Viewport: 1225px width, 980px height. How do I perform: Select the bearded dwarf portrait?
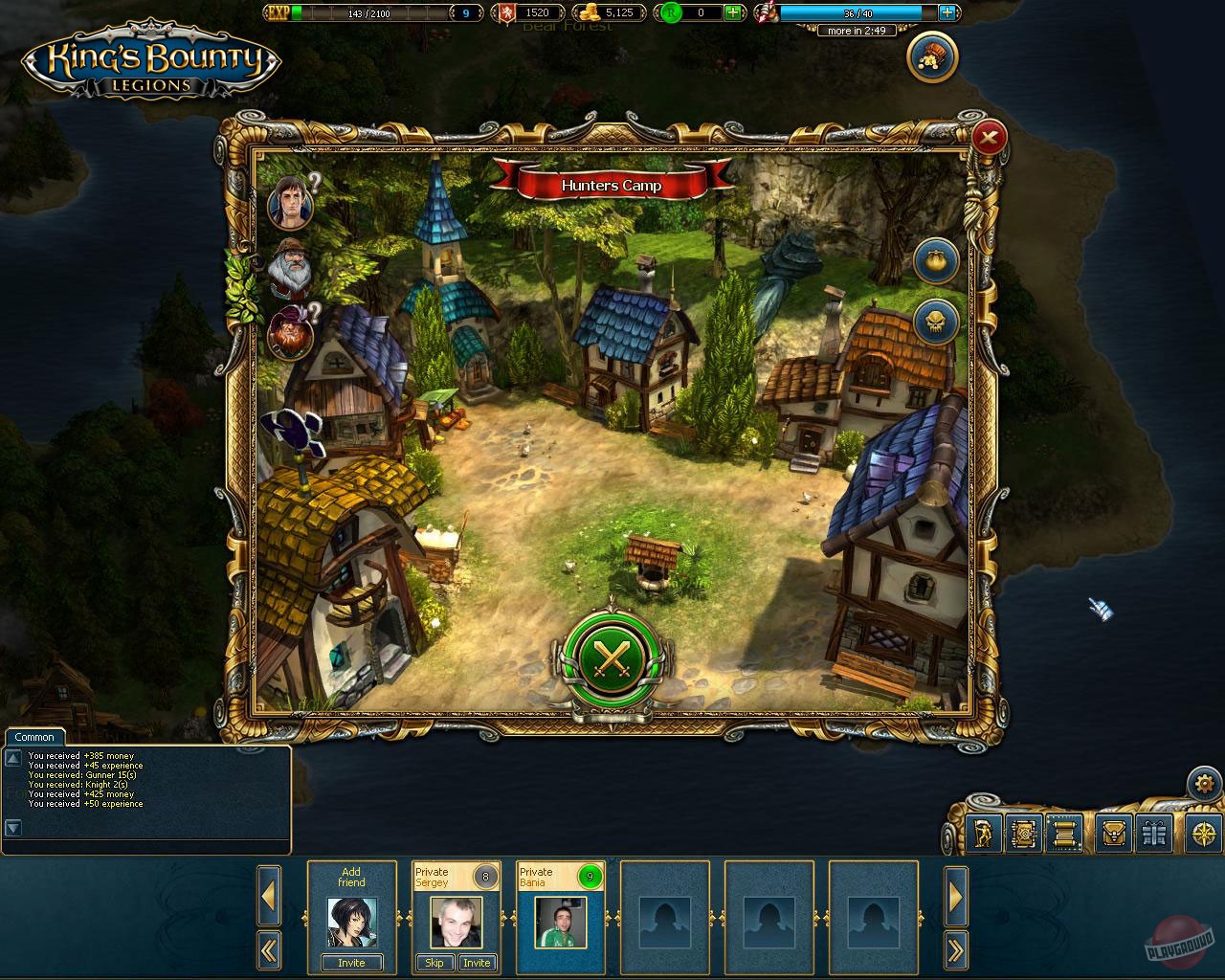(290, 272)
